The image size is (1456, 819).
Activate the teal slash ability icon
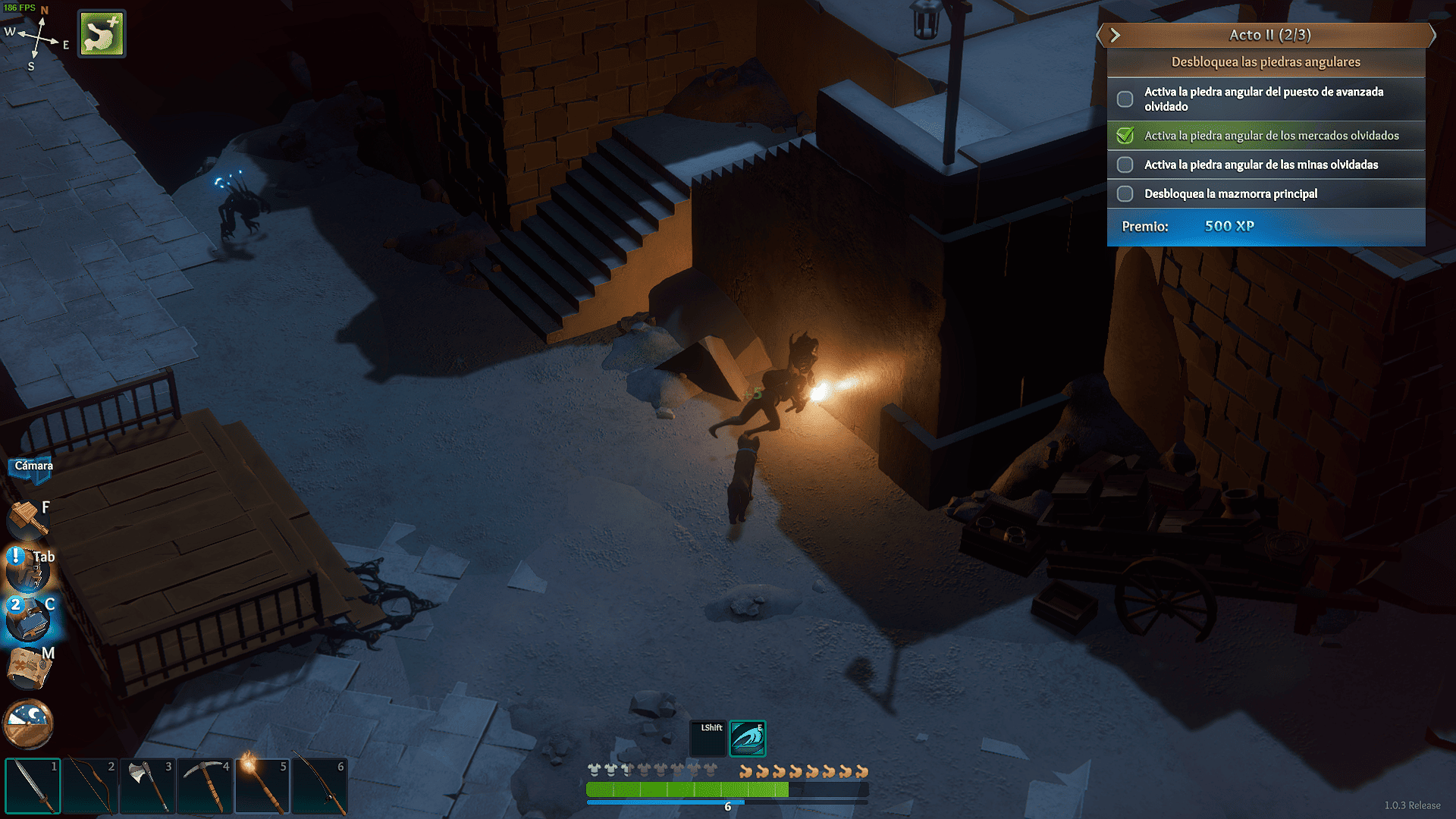(747, 739)
